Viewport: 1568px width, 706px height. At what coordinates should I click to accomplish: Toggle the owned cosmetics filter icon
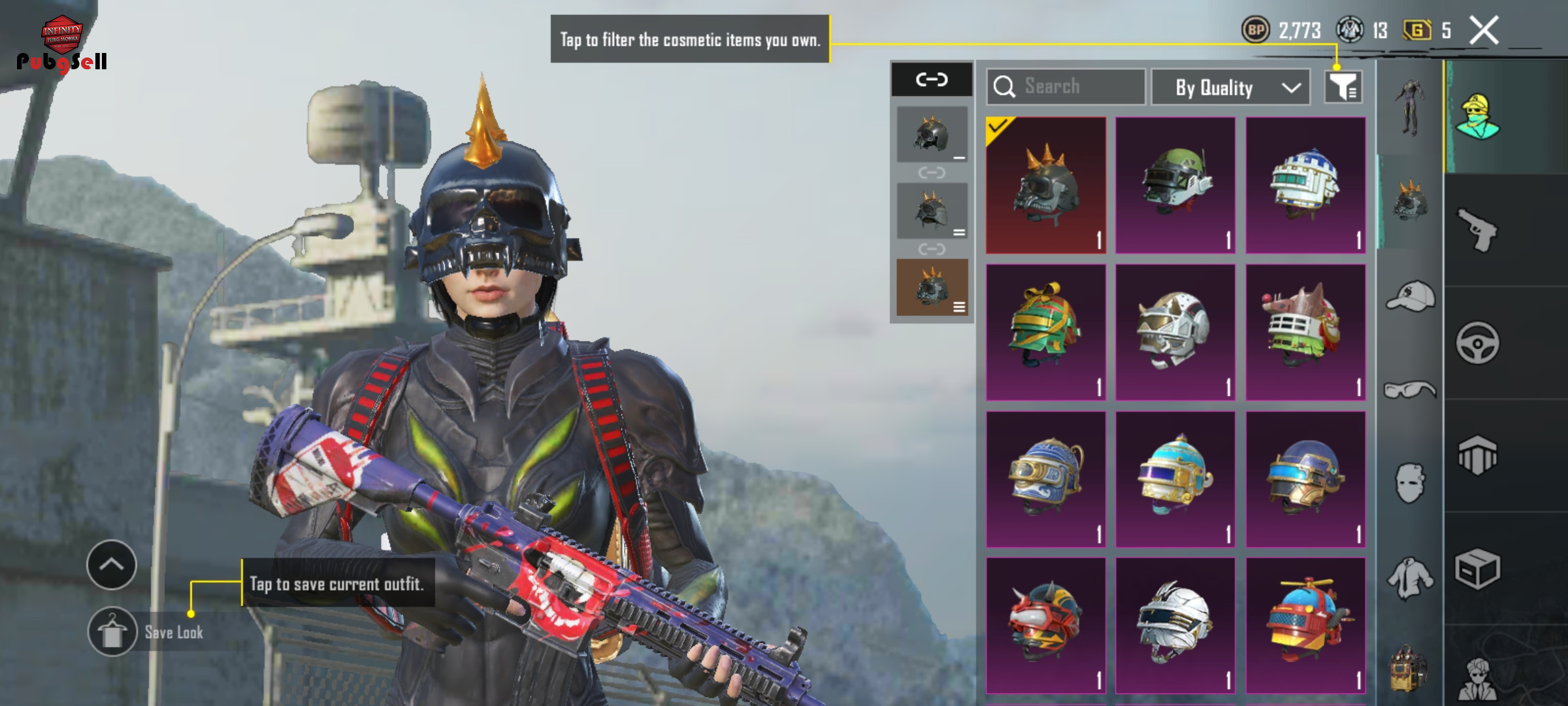1343,87
